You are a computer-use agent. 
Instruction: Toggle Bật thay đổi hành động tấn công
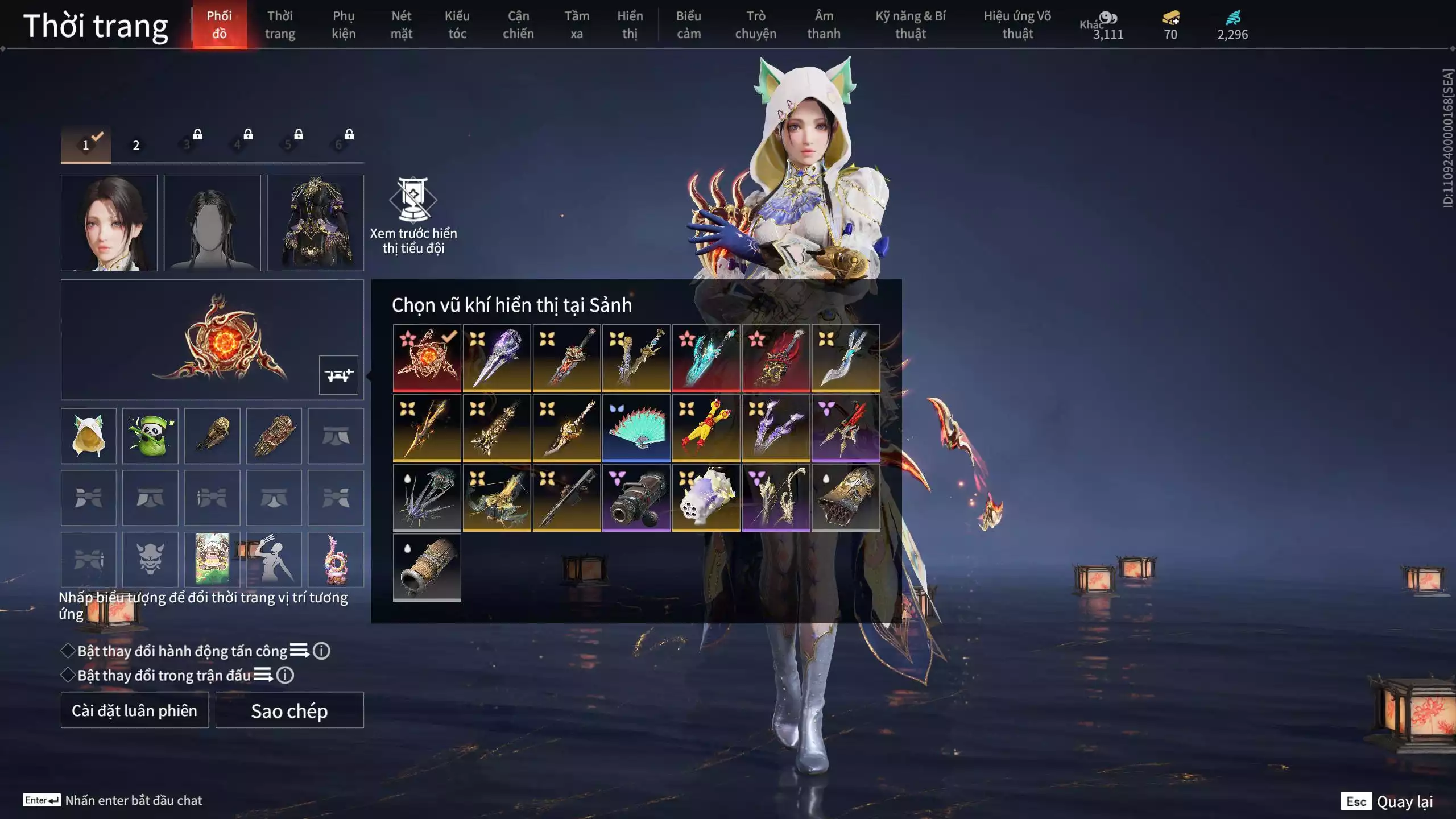point(68,651)
